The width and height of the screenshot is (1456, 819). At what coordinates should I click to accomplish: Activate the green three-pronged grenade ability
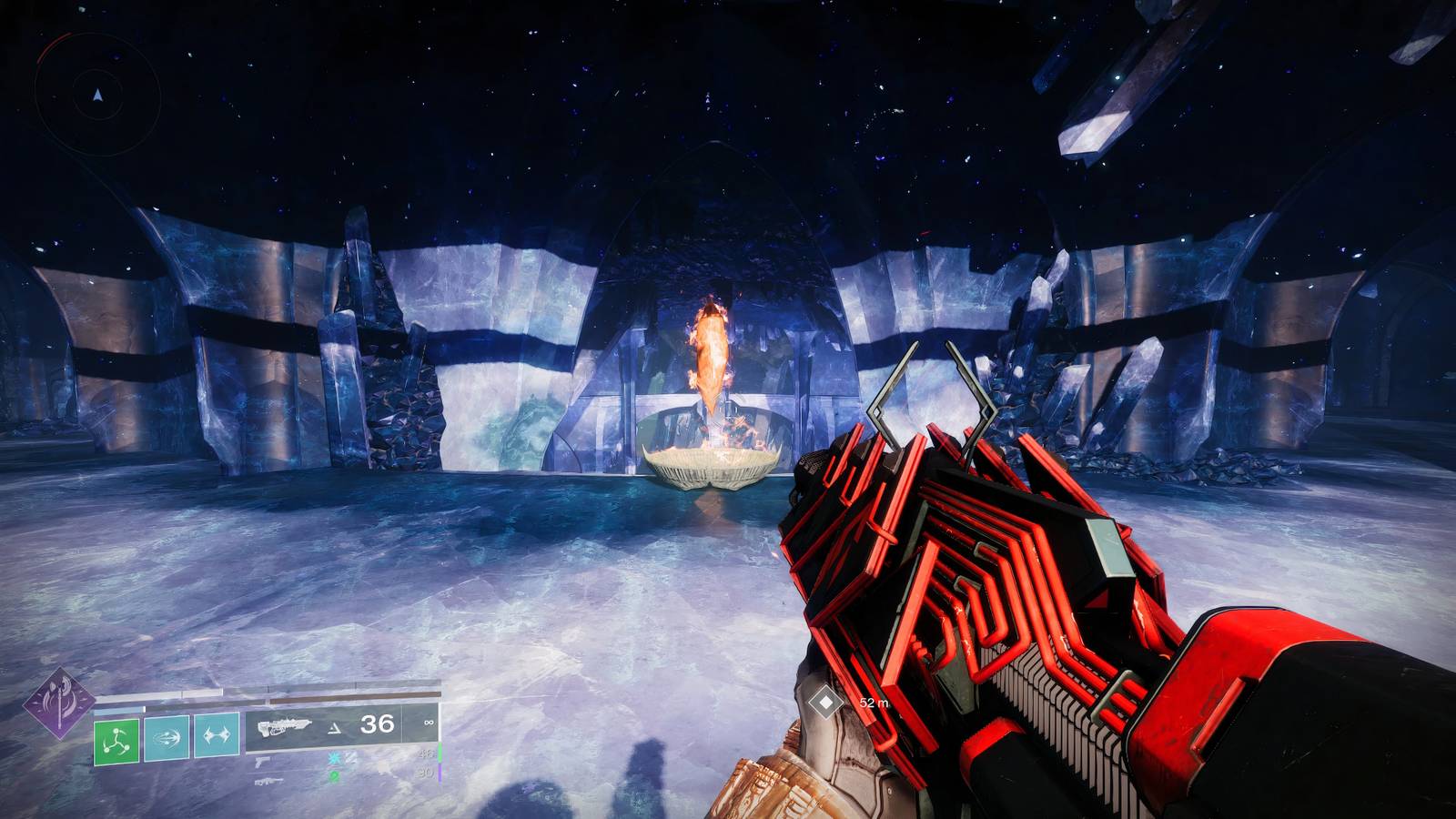[x=116, y=742]
